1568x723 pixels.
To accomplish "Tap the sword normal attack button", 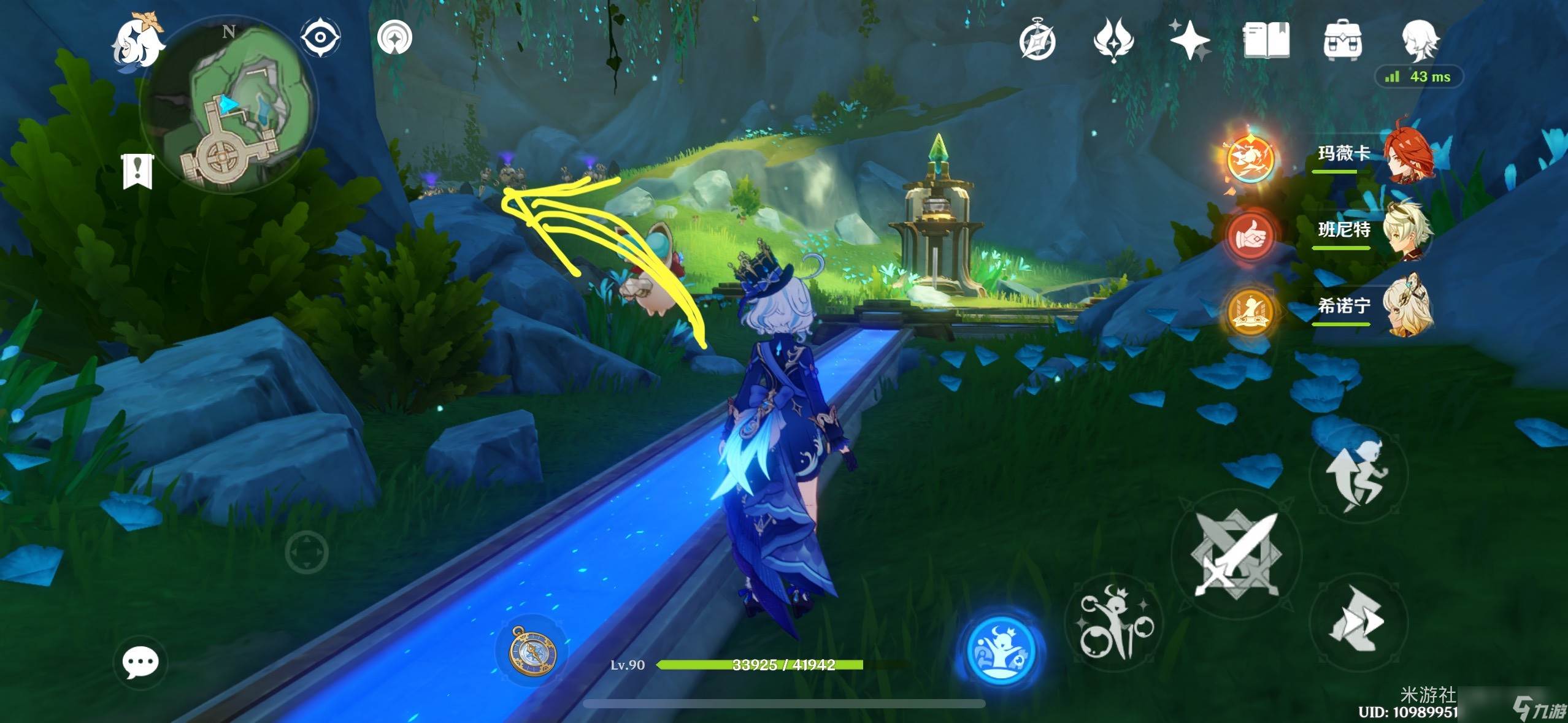I will [1236, 555].
